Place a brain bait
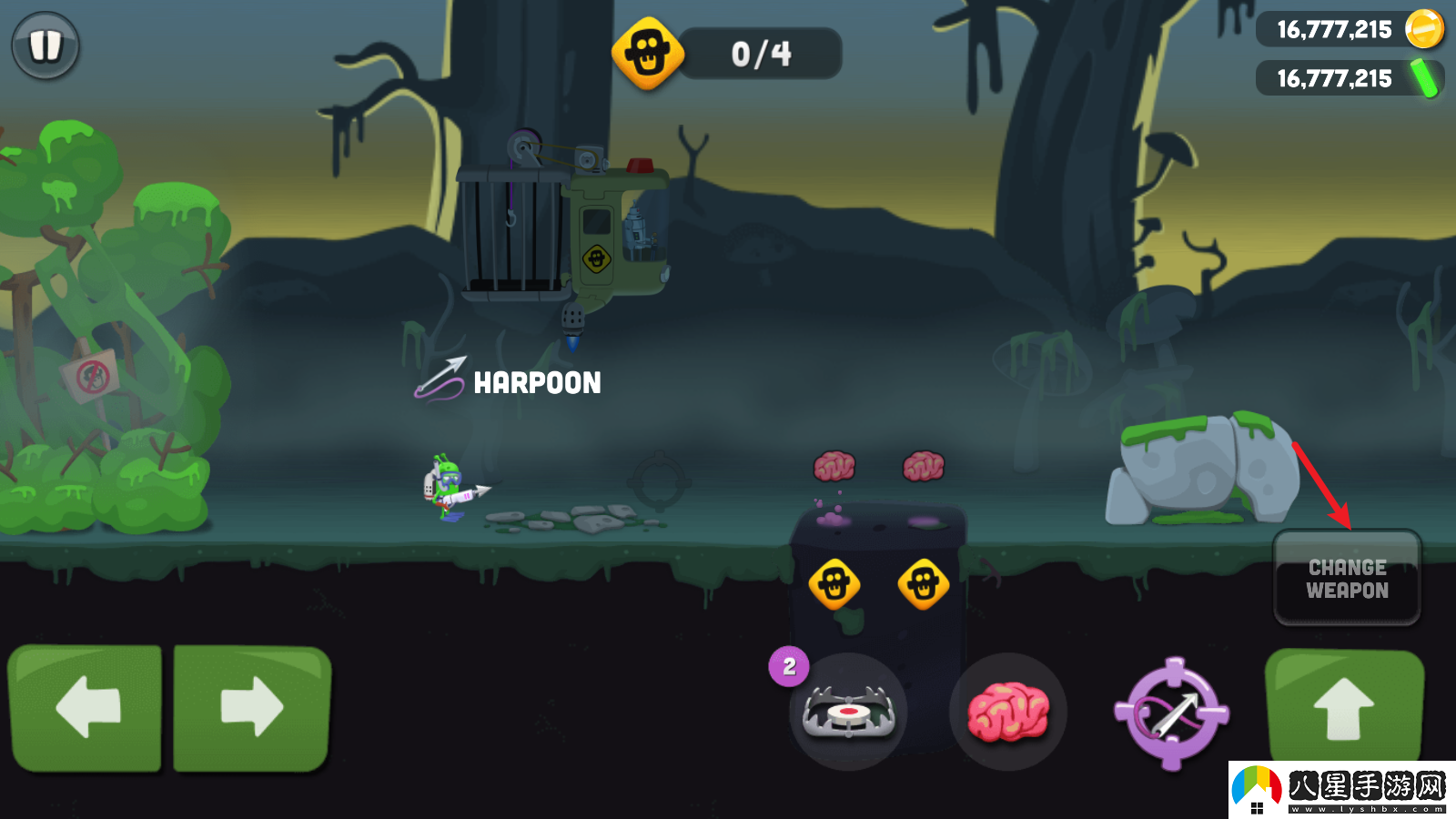The height and width of the screenshot is (819, 1456). pyautogui.click(x=1007, y=712)
